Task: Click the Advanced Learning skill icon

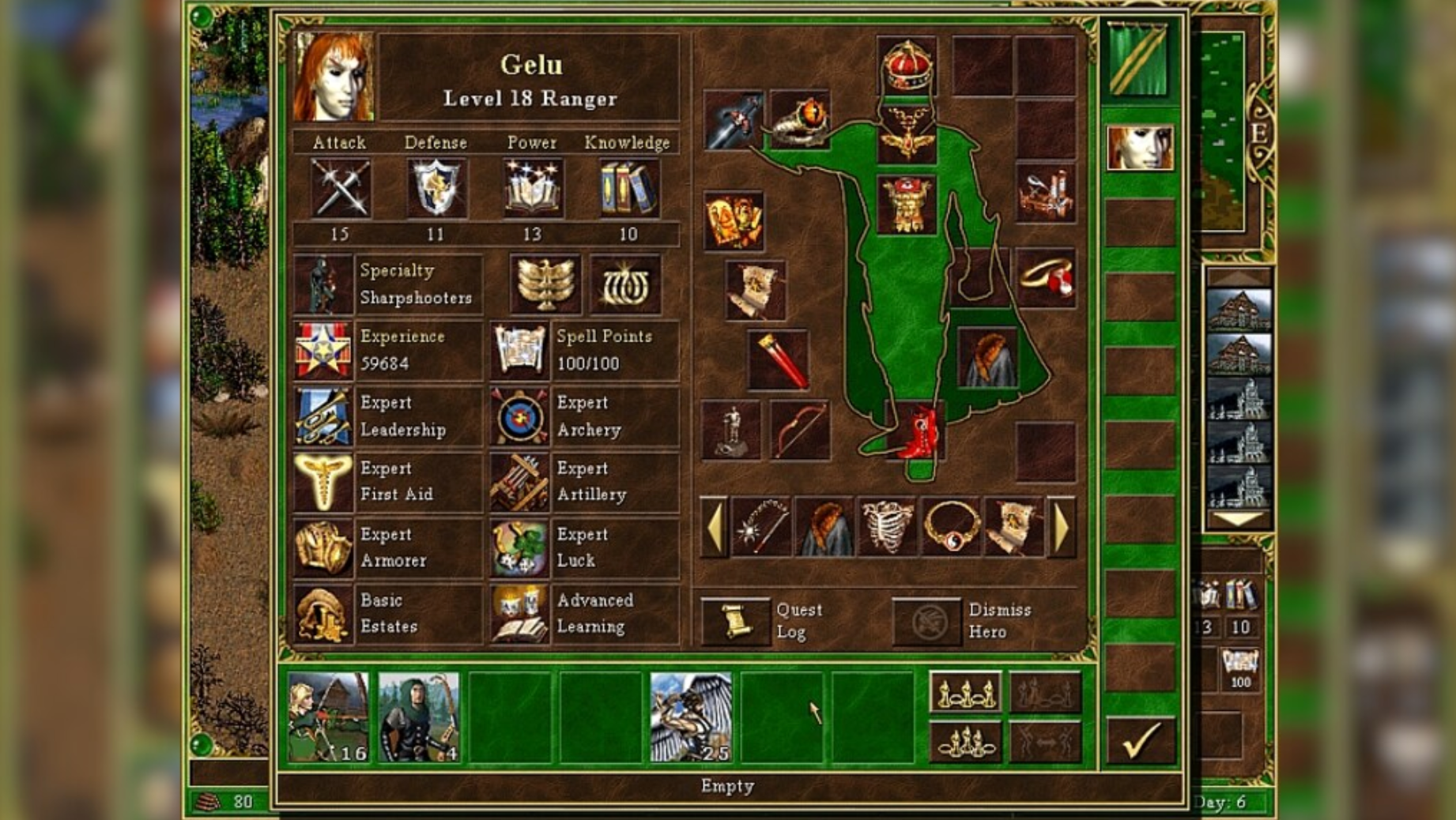Action: pyautogui.click(x=520, y=615)
